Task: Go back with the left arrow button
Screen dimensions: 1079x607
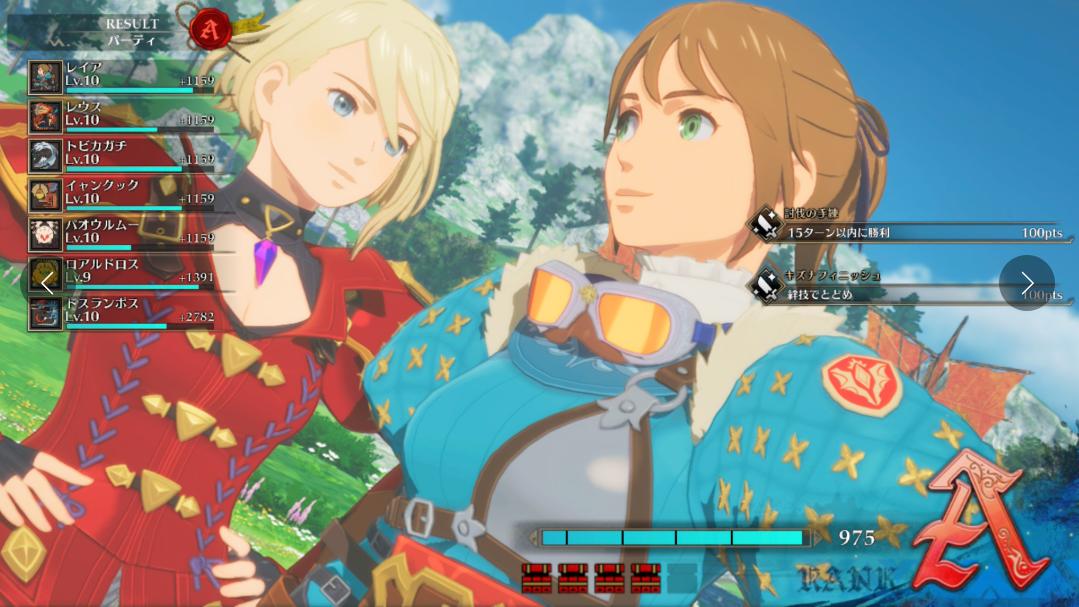Action: click(x=48, y=283)
